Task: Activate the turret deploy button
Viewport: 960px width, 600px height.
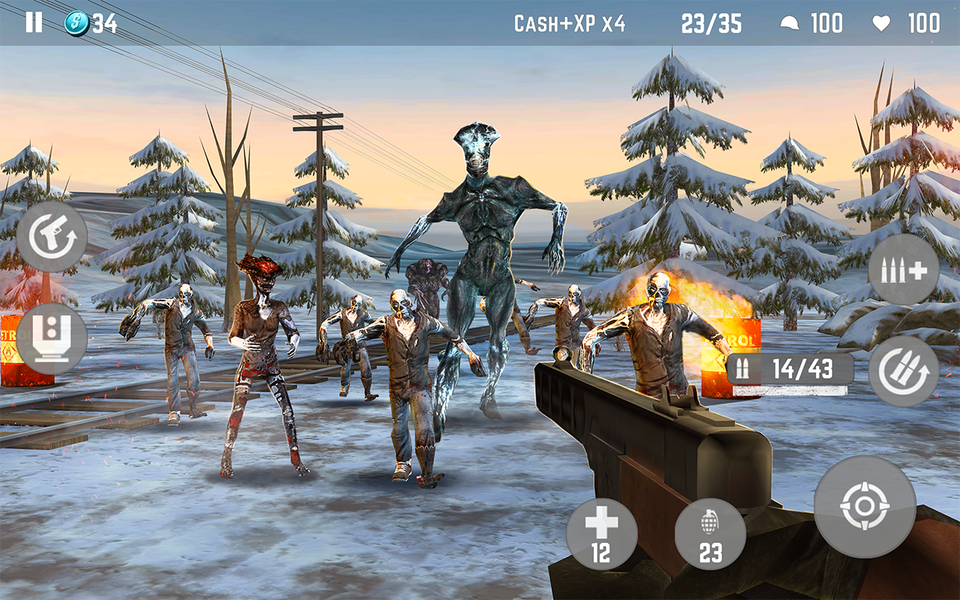Action: pos(52,338)
